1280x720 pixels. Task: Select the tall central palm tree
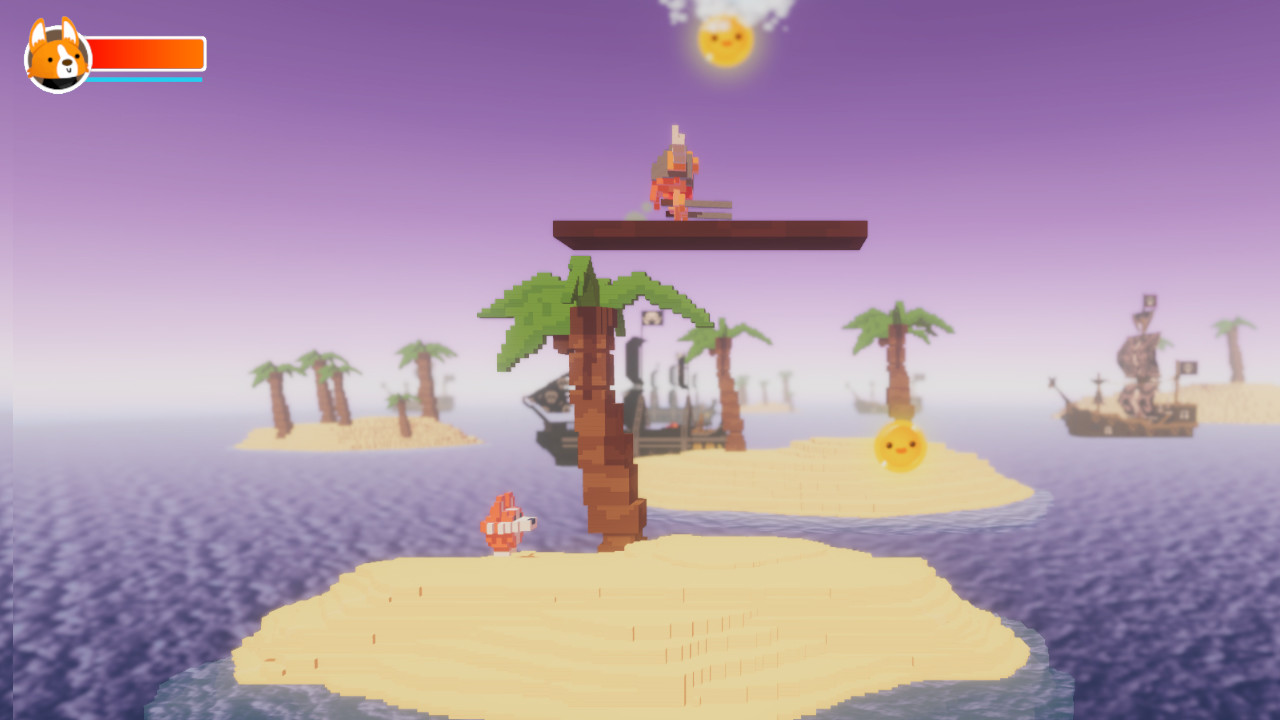pos(595,420)
